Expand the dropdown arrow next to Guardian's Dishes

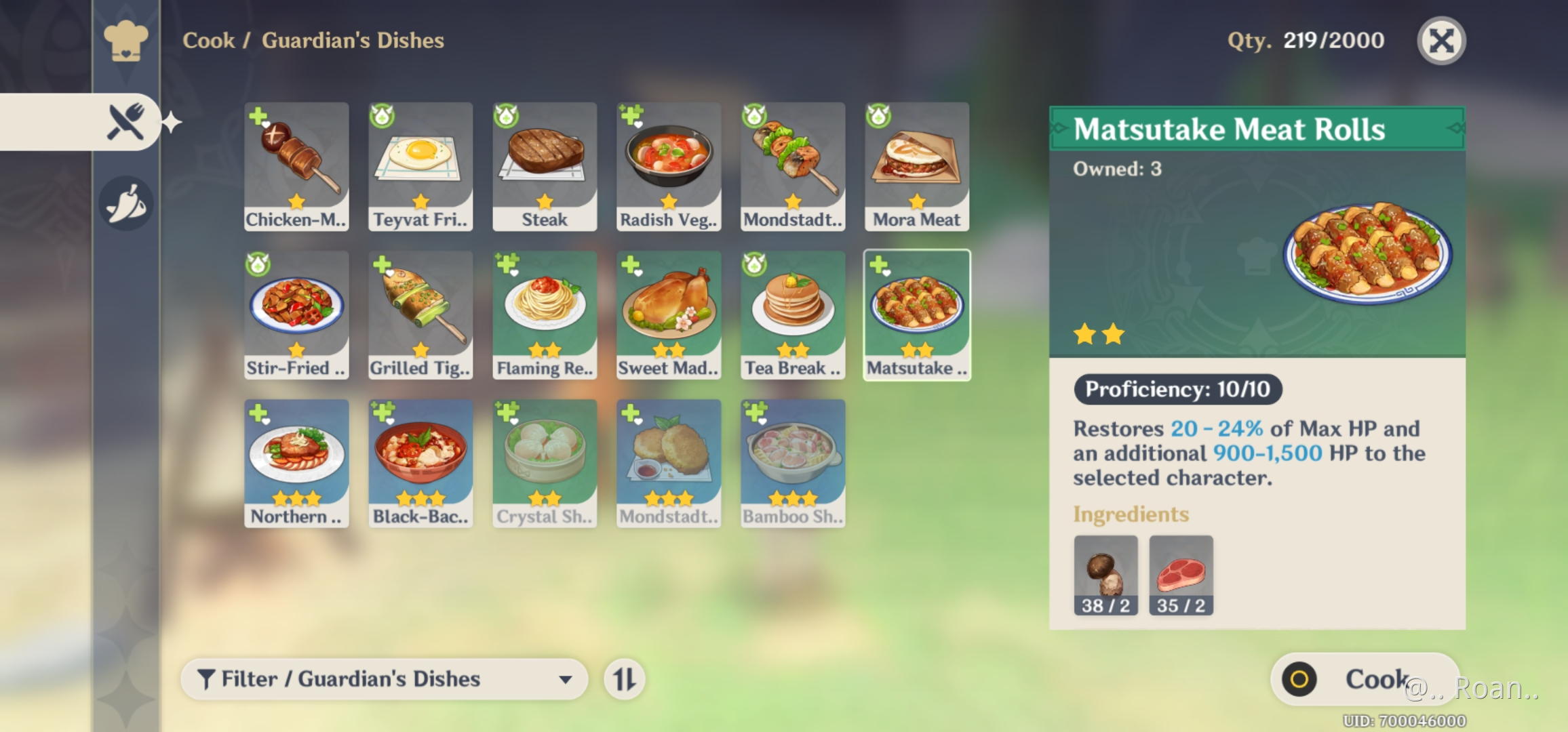(x=567, y=680)
